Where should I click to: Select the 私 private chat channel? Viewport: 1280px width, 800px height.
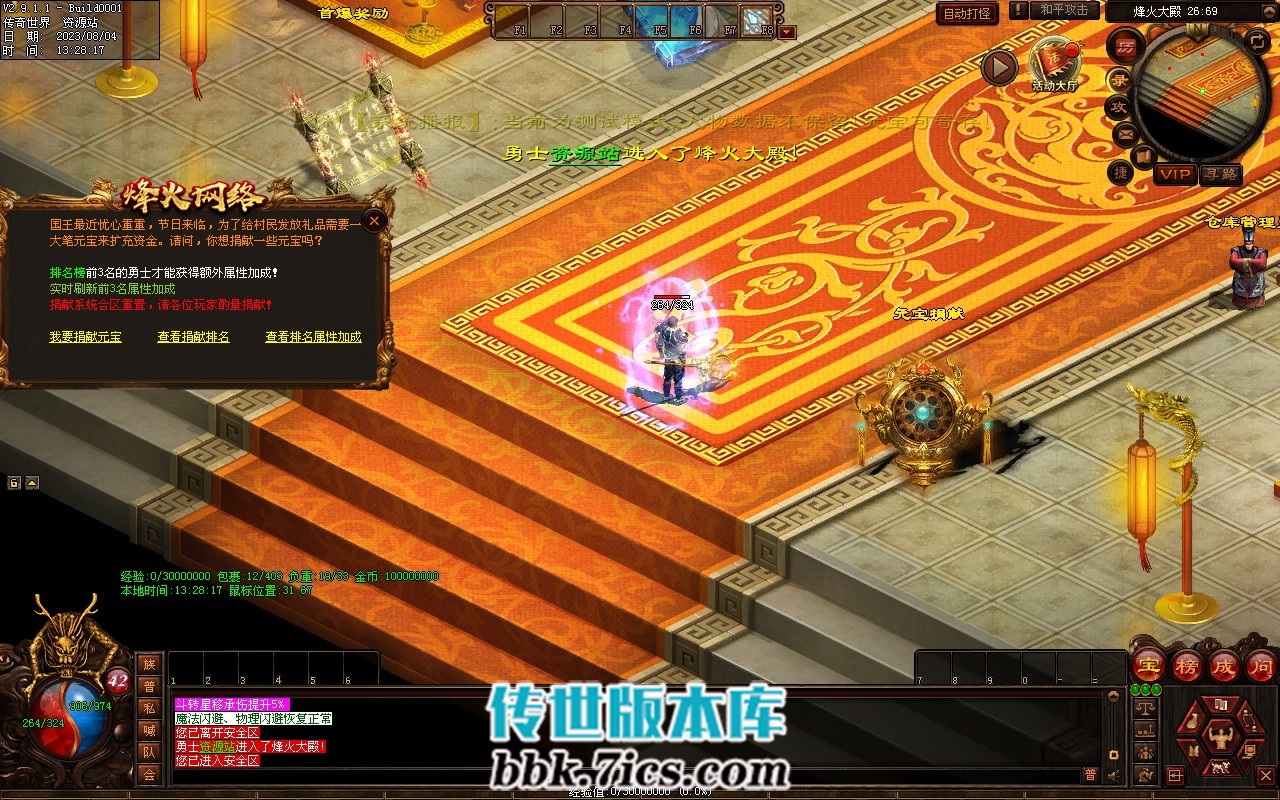click(149, 708)
